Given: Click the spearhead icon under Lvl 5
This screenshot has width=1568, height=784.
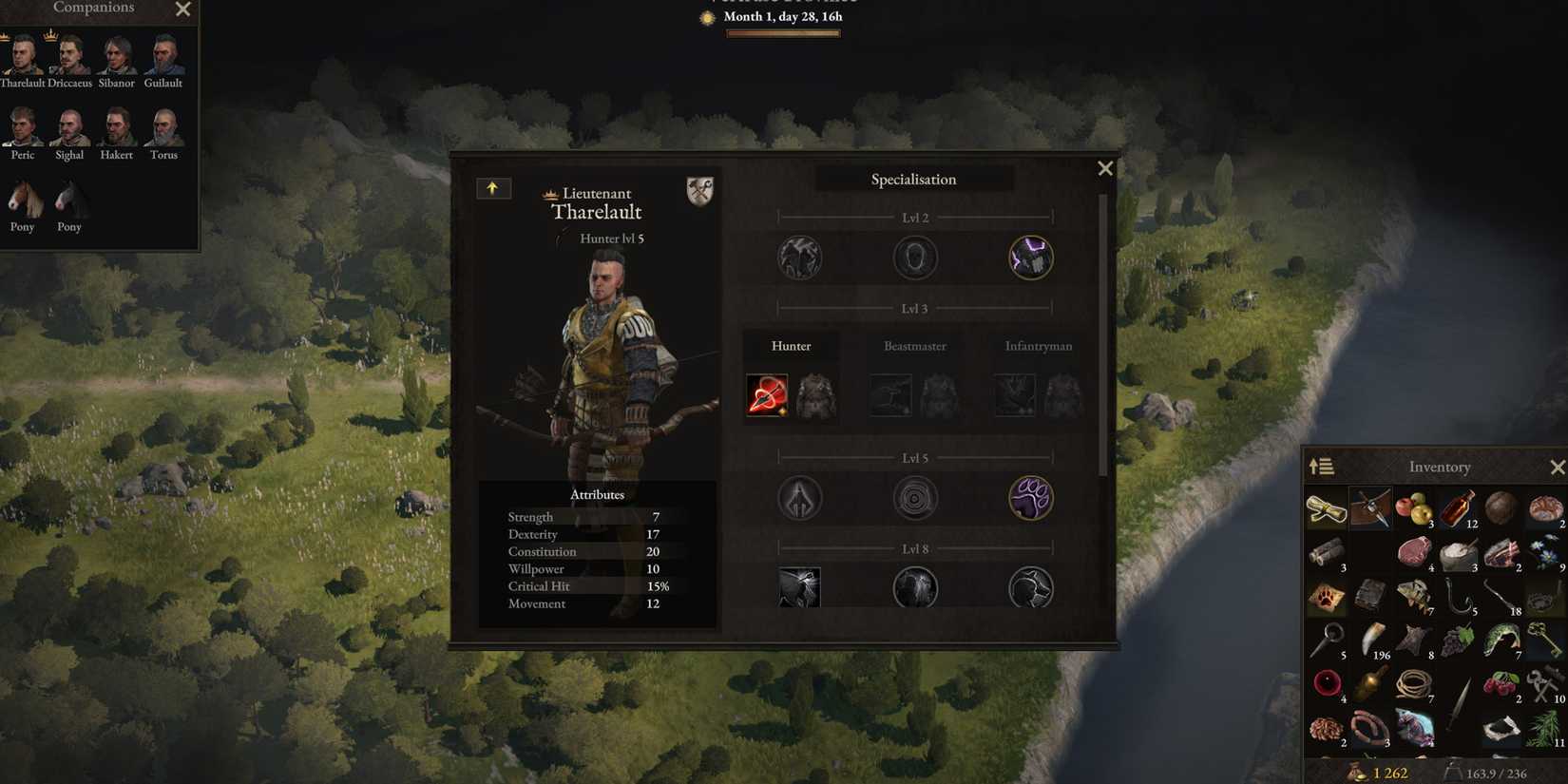Looking at the screenshot, I should pyautogui.click(x=799, y=497).
